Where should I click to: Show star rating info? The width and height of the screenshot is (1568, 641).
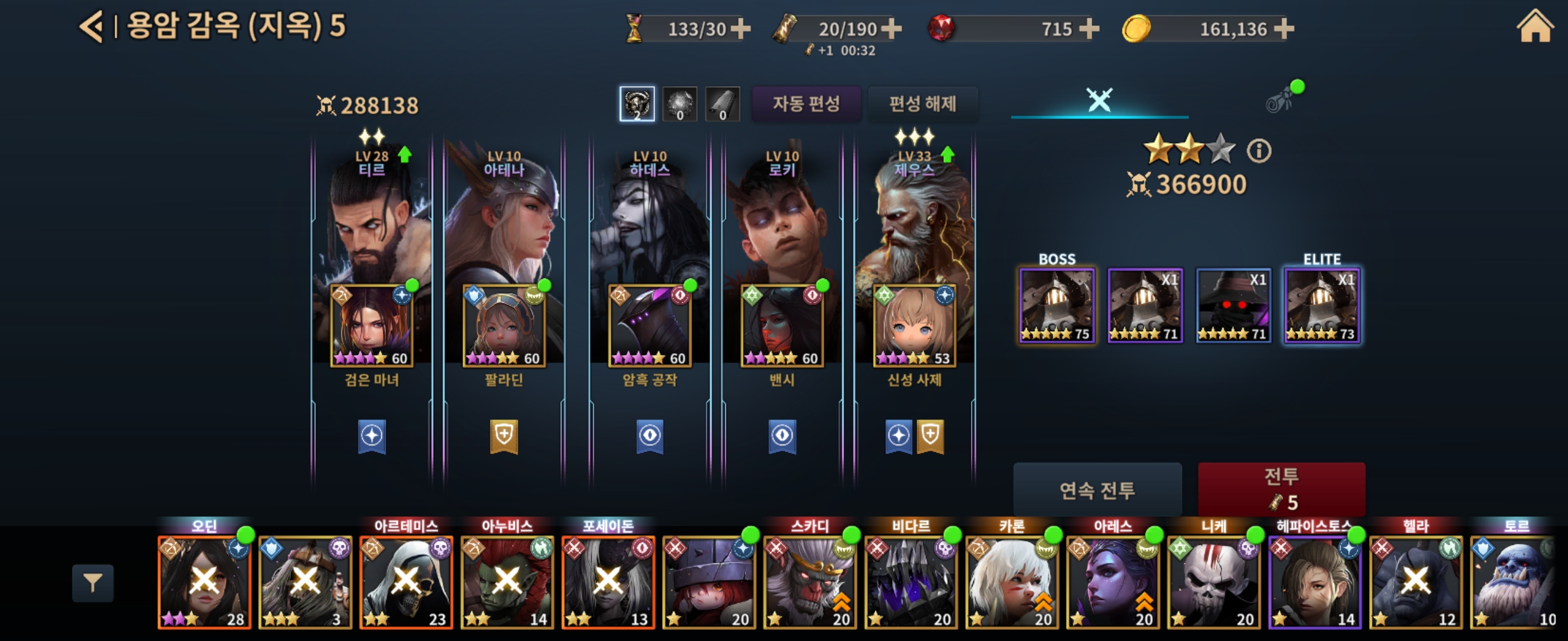click(1259, 151)
